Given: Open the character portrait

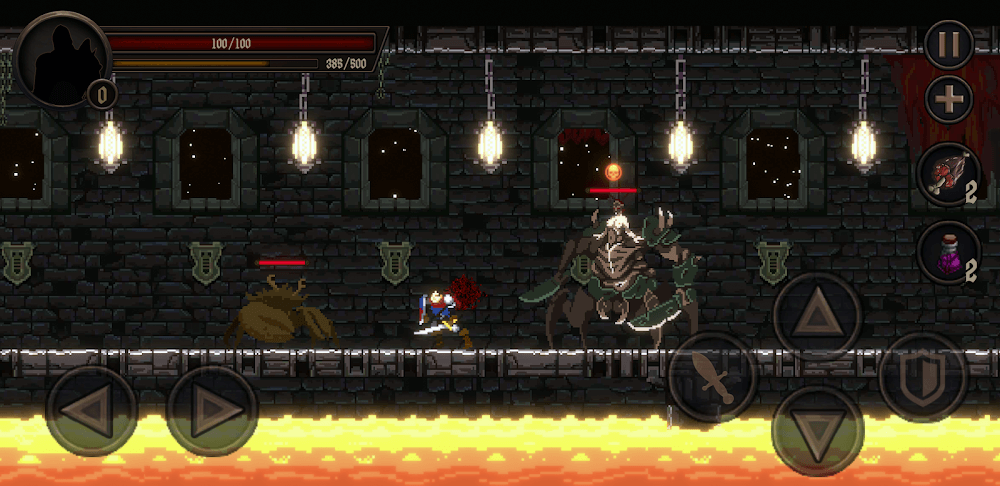Looking at the screenshot, I should (63, 59).
